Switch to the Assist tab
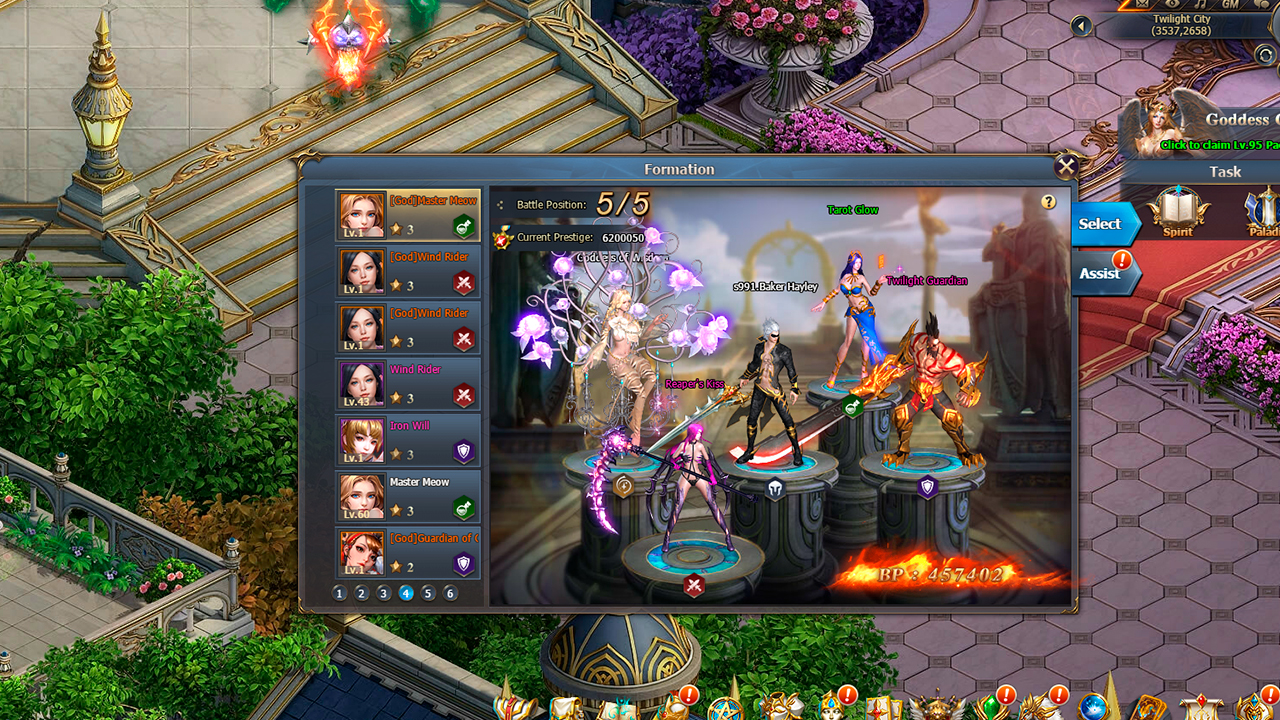 (1100, 272)
